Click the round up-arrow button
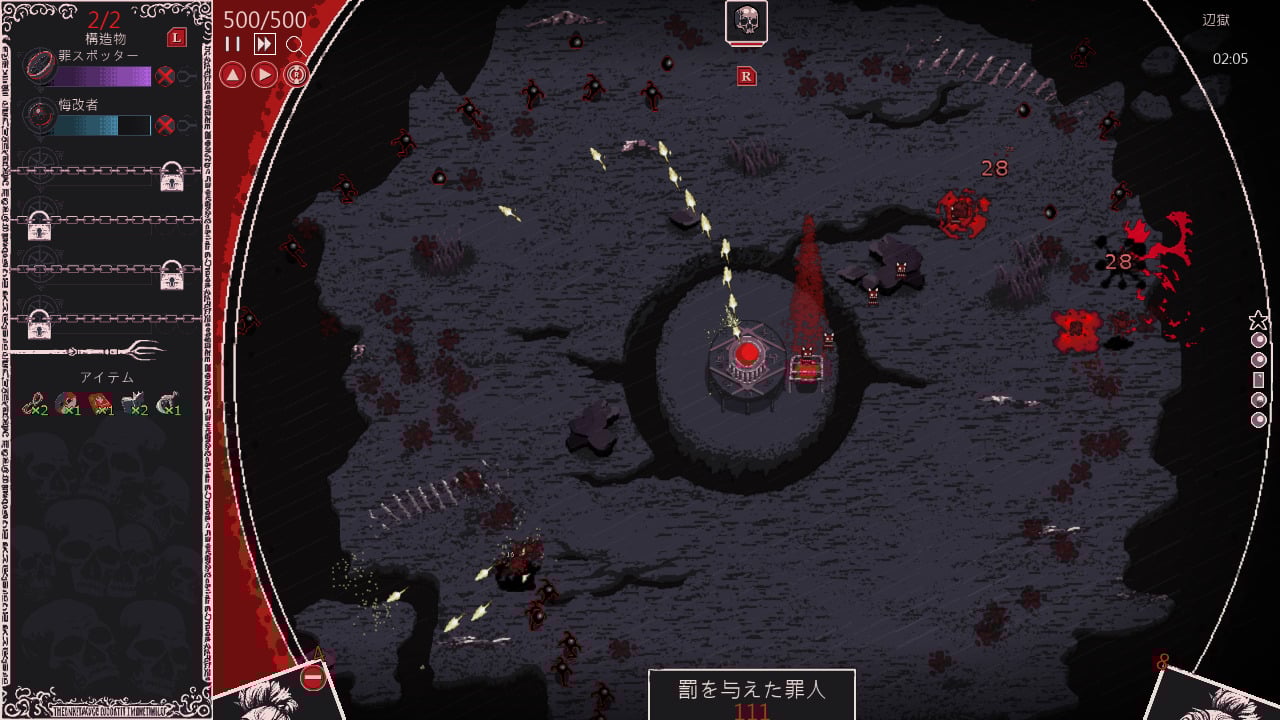This screenshot has height=720, width=1280. (232, 75)
